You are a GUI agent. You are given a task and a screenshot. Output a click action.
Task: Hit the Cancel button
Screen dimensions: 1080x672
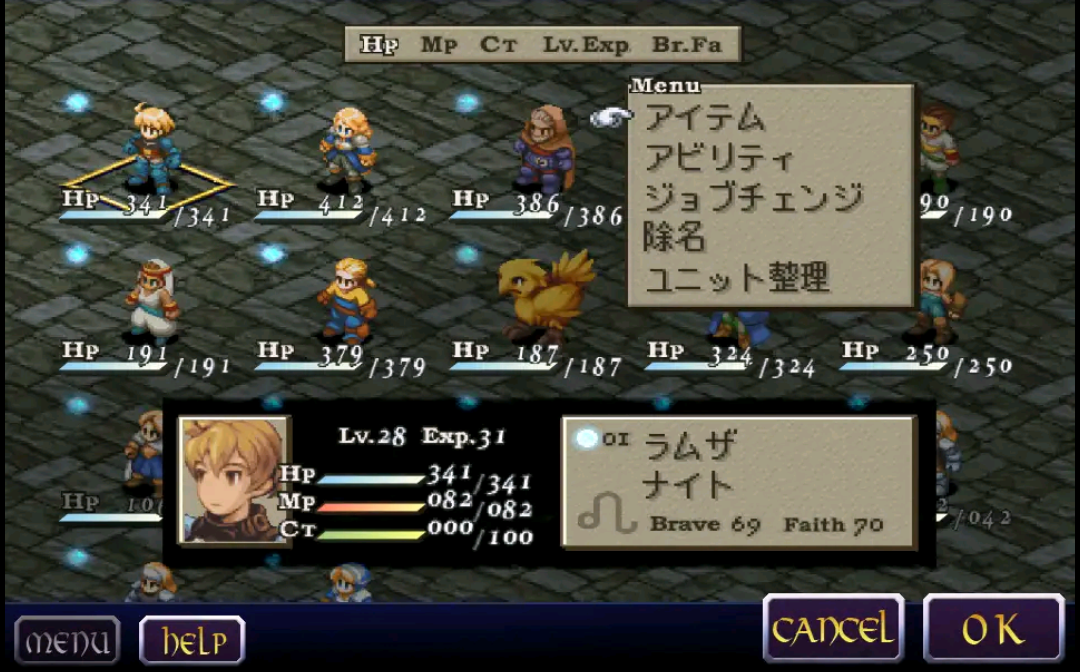coord(833,629)
